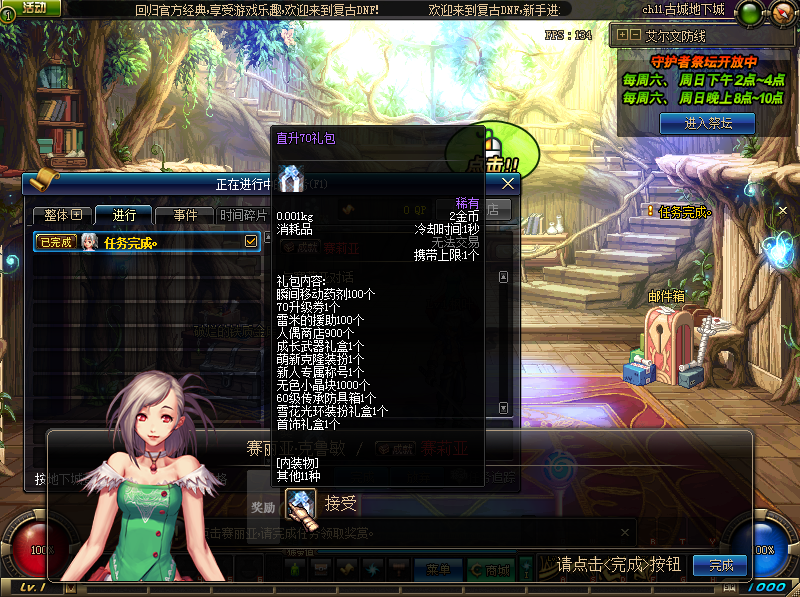Screen dimensions: 800x597
Task: Click the compass icon in top corner
Action: pyautogui.click(x=782, y=13)
